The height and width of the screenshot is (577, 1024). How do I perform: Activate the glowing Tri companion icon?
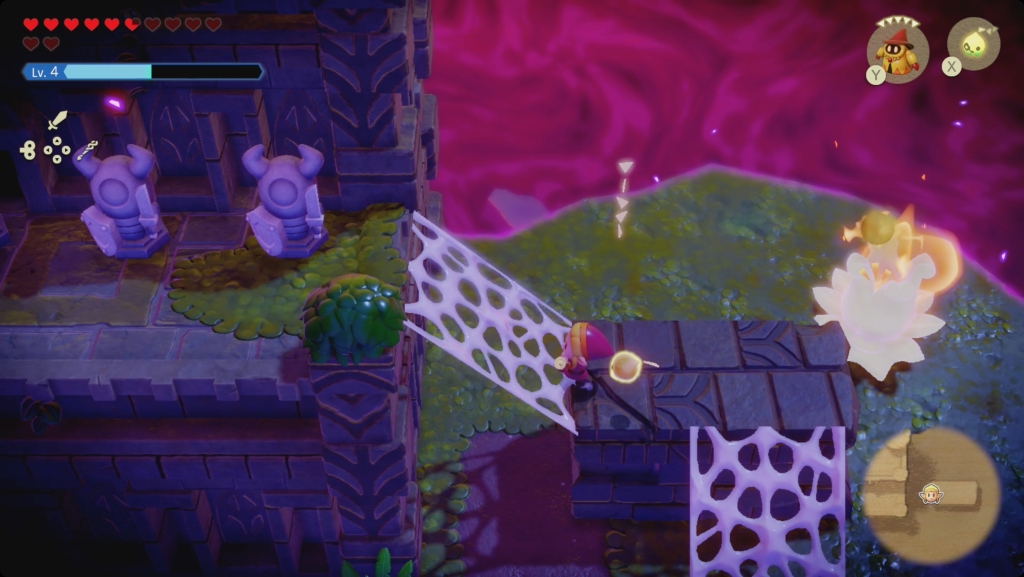tap(972, 44)
